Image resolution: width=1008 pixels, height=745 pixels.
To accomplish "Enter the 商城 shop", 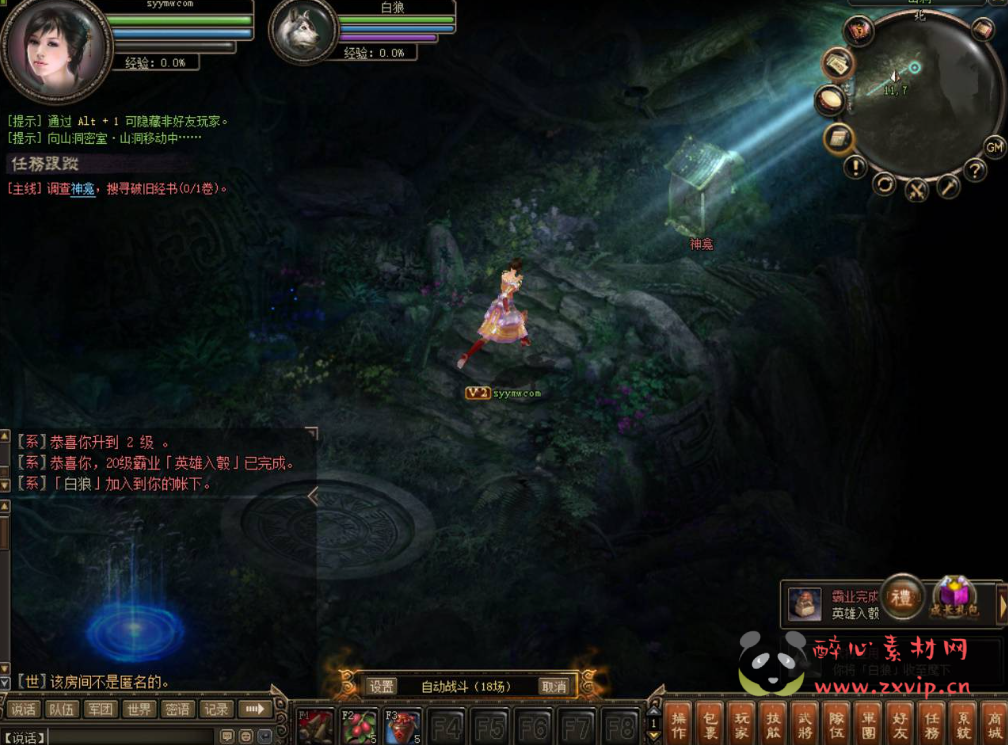I will [994, 725].
